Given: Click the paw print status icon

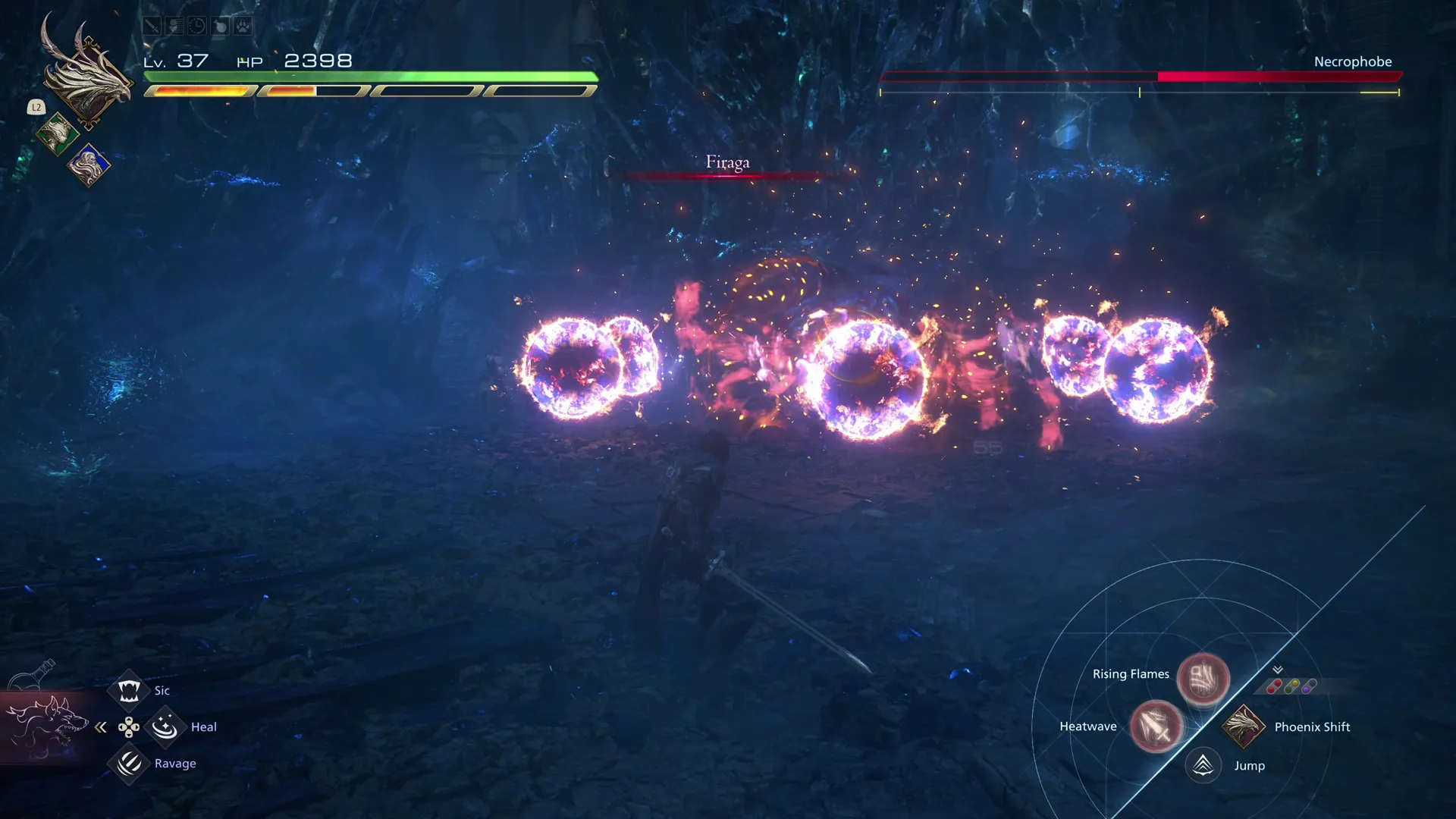Looking at the screenshot, I should (241, 25).
